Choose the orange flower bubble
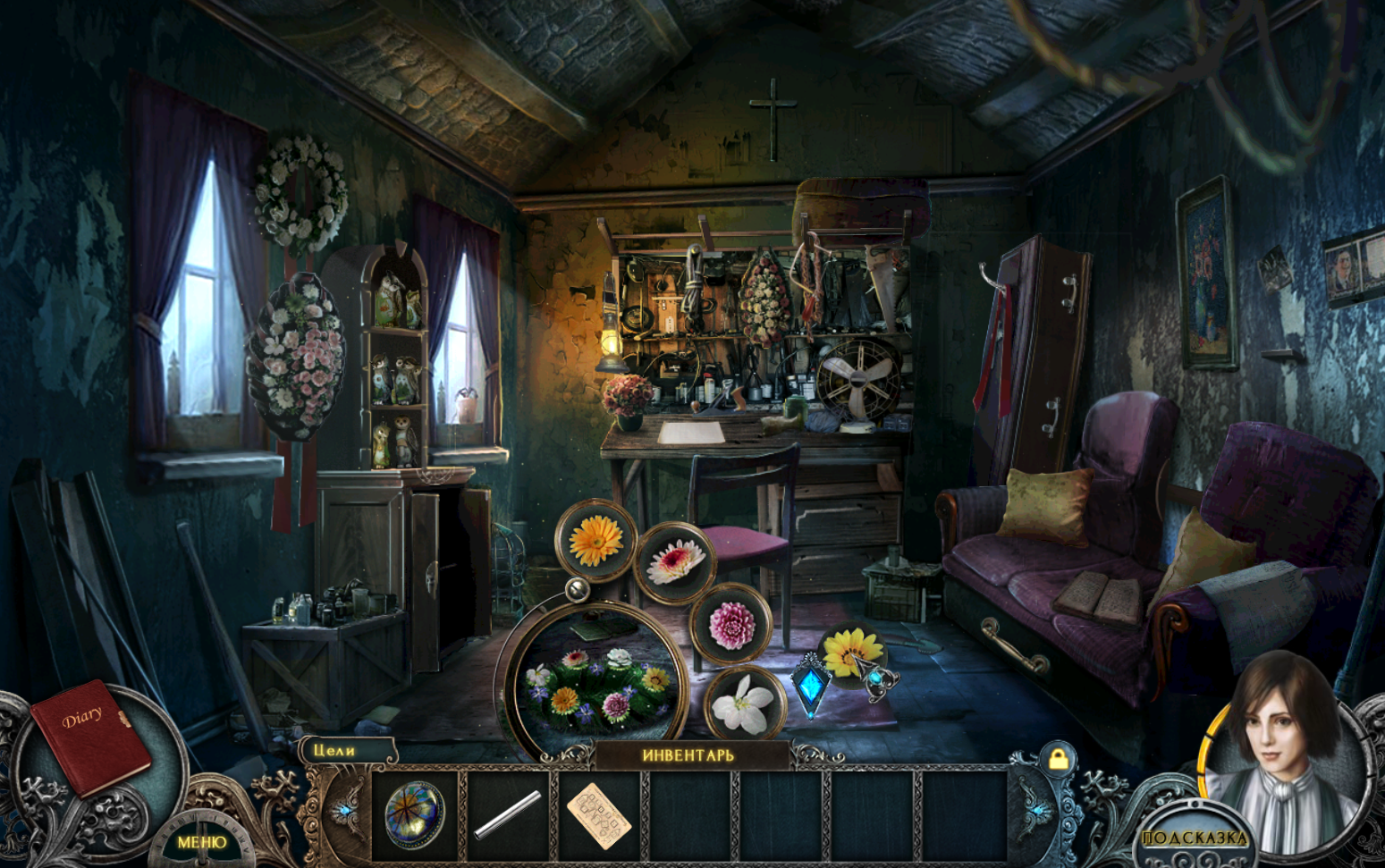 click(595, 539)
